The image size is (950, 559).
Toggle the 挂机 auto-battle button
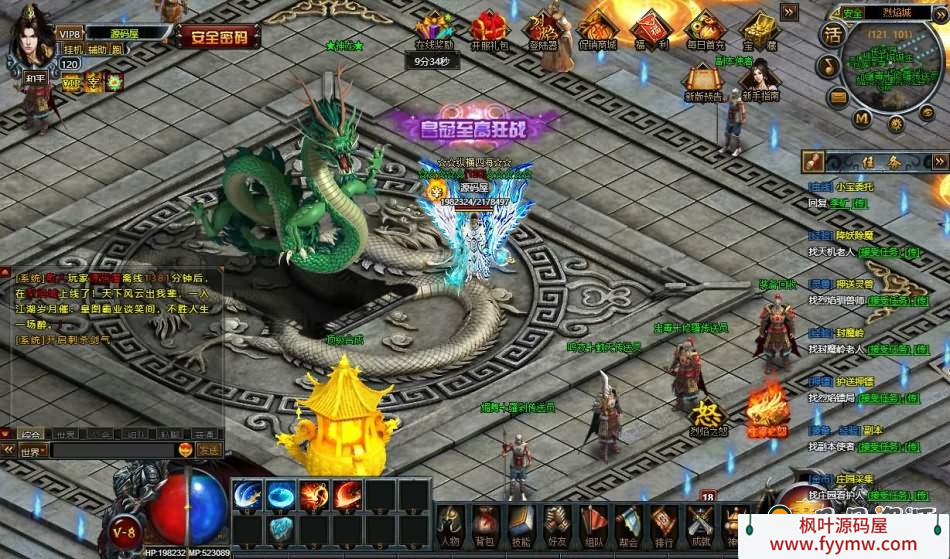tap(73, 49)
